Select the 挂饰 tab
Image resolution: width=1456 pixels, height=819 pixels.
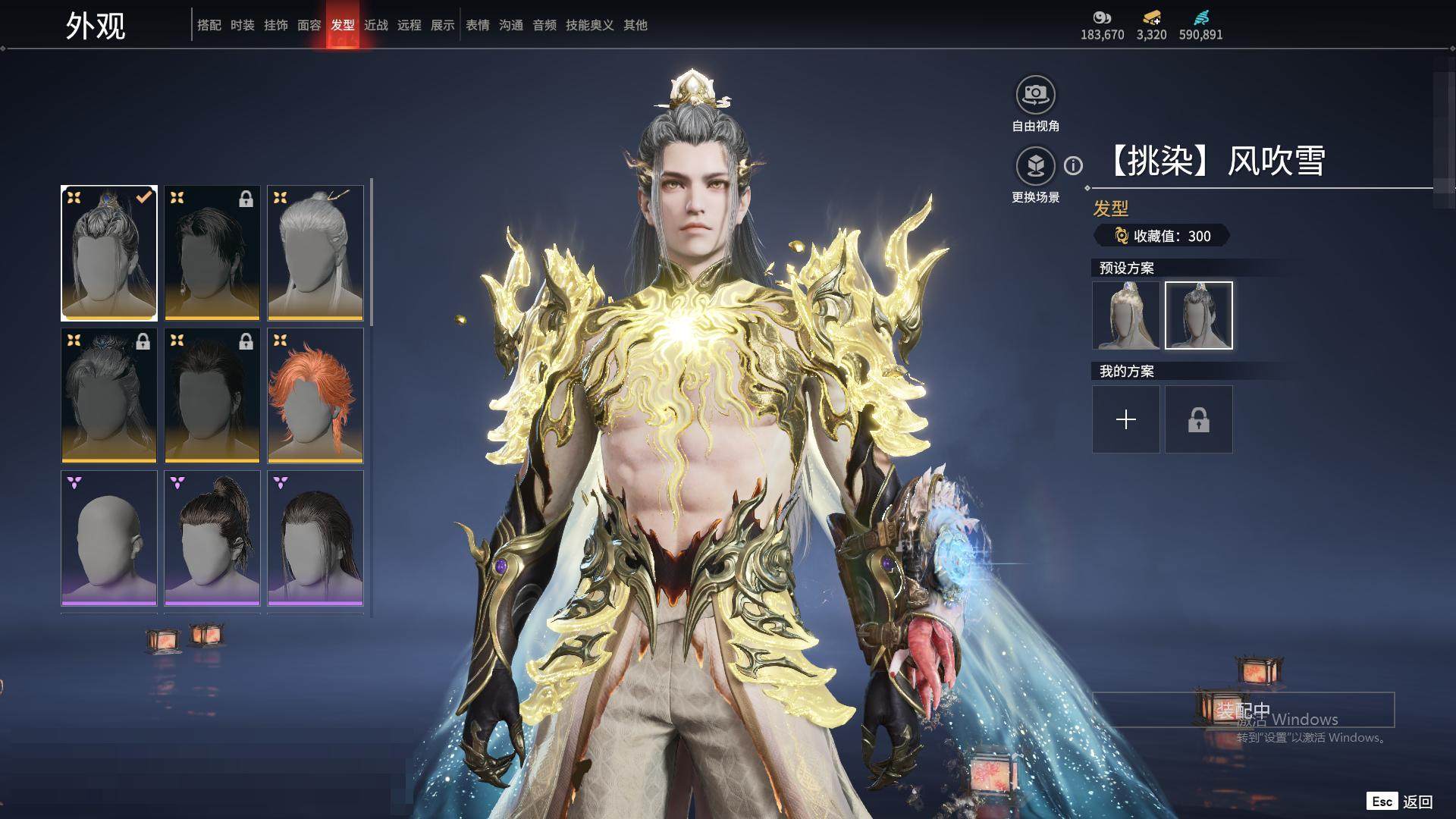click(x=276, y=25)
